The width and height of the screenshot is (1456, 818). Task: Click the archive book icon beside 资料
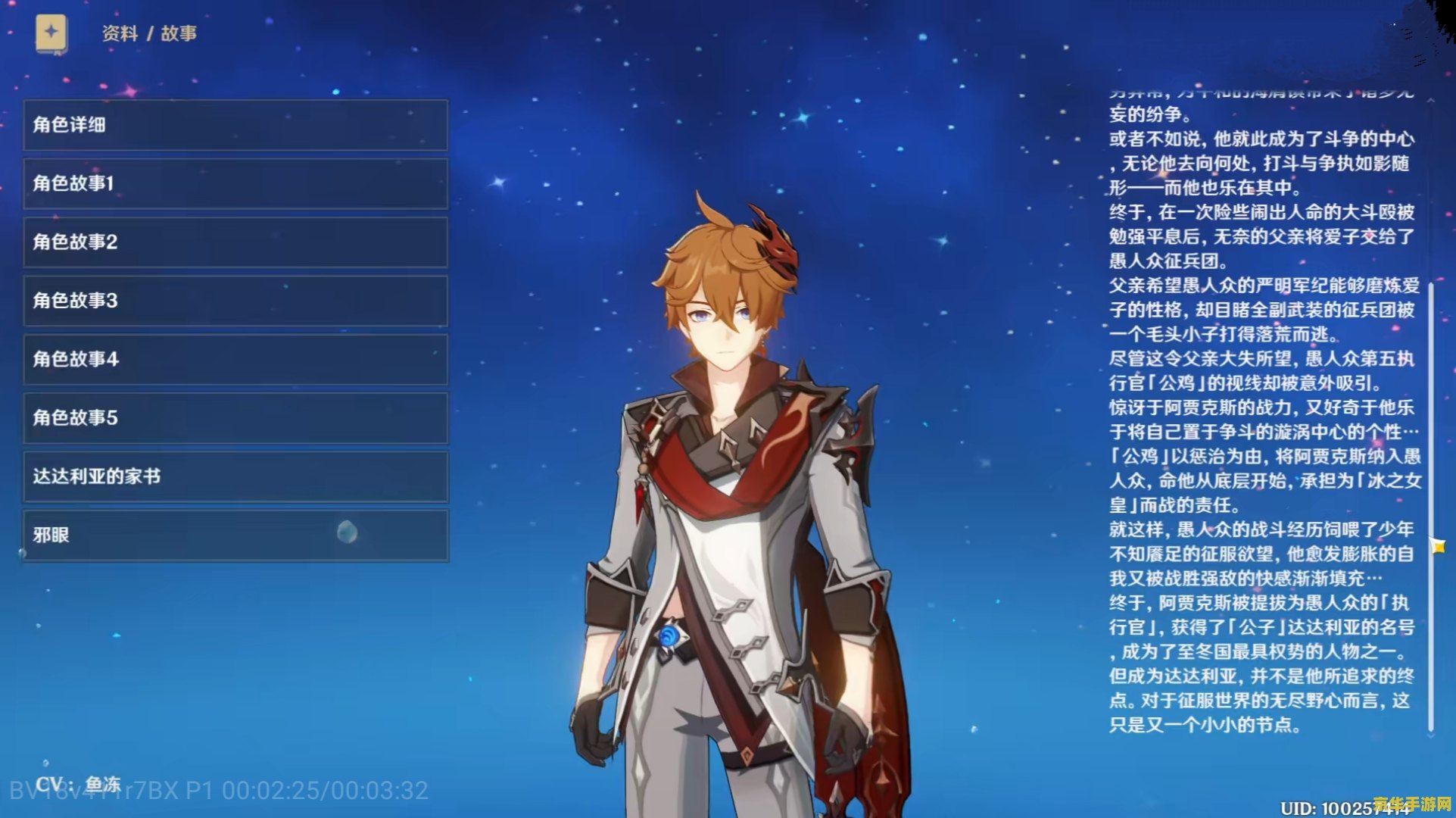(x=51, y=34)
